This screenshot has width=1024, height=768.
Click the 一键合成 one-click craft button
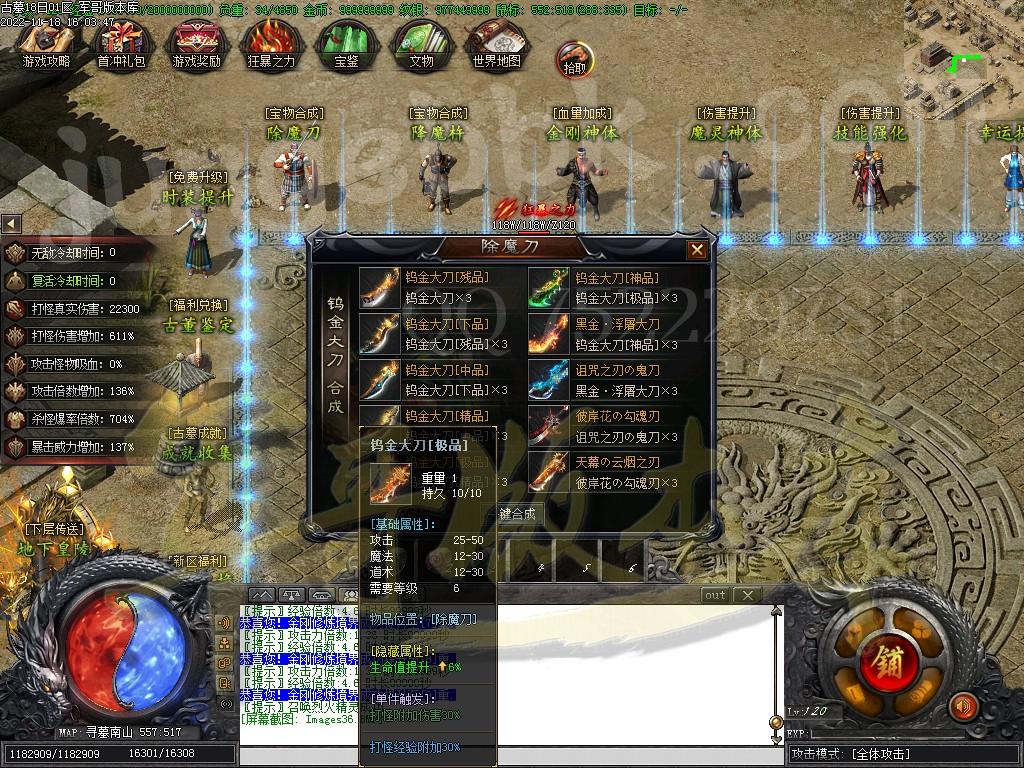coord(517,514)
